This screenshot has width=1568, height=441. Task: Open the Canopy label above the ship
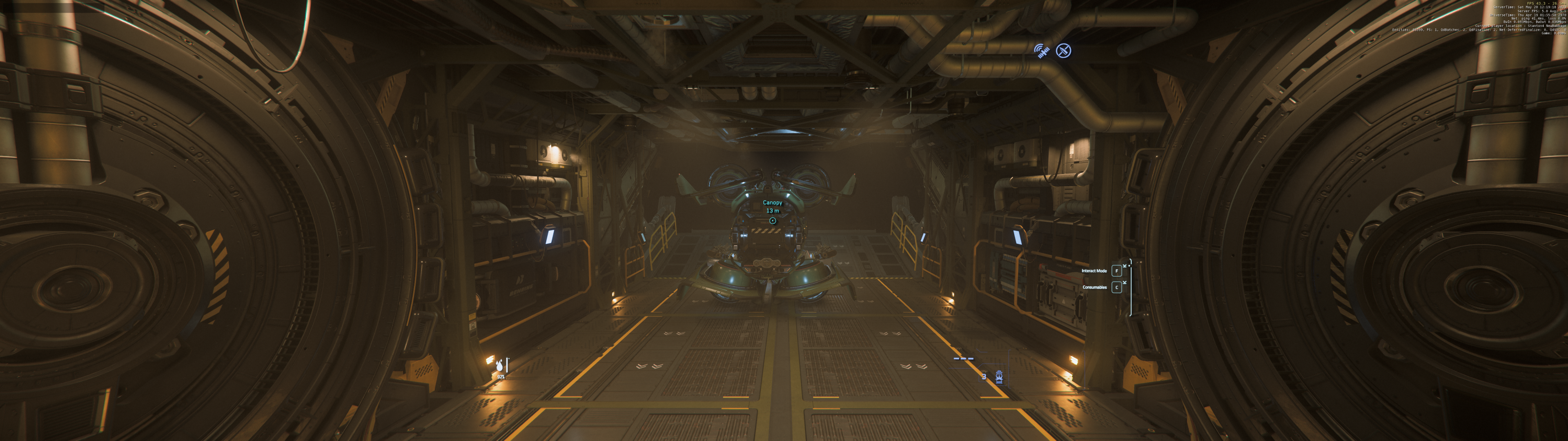click(x=773, y=203)
